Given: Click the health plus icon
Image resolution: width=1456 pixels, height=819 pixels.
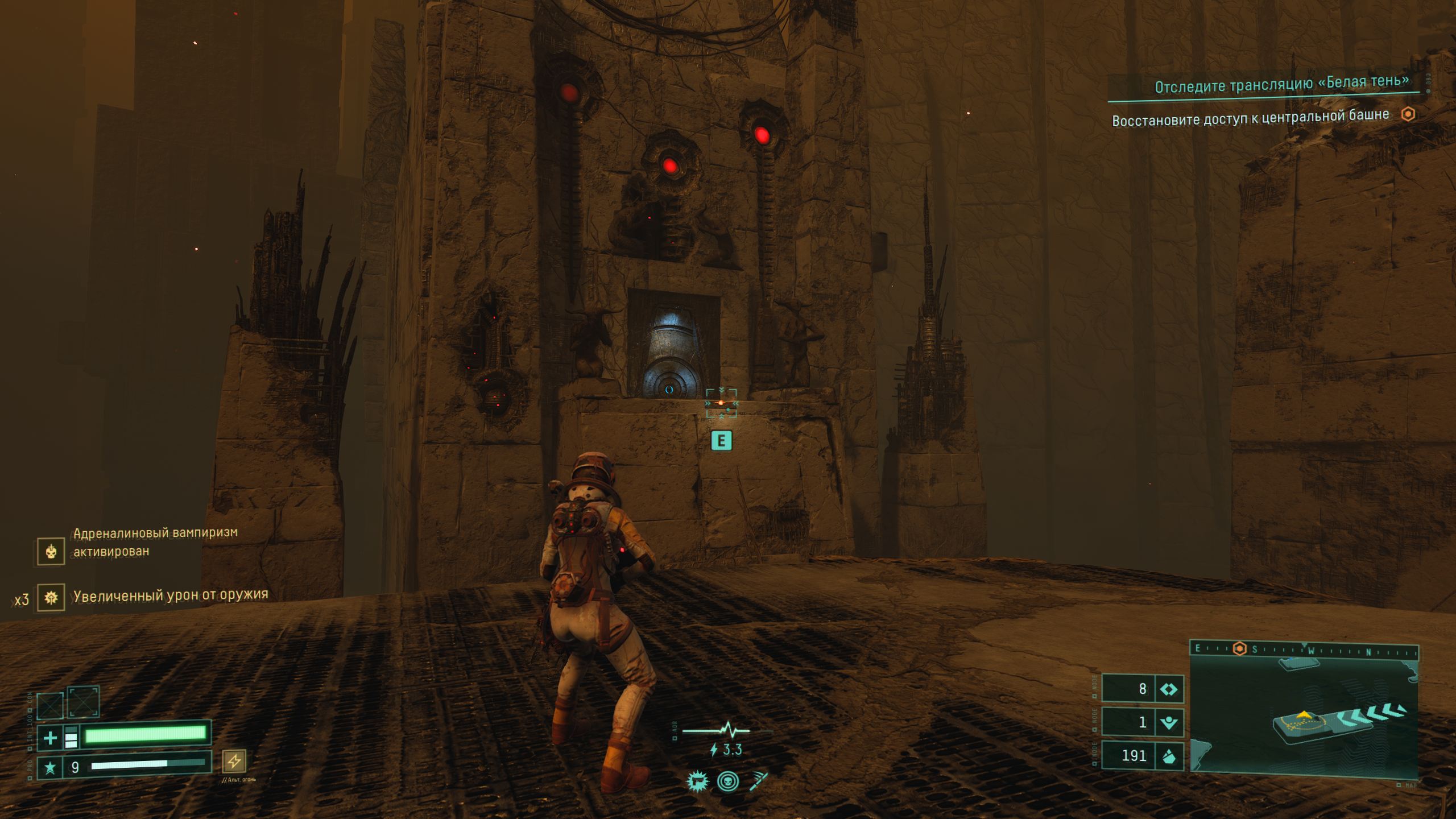Looking at the screenshot, I should [50, 738].
